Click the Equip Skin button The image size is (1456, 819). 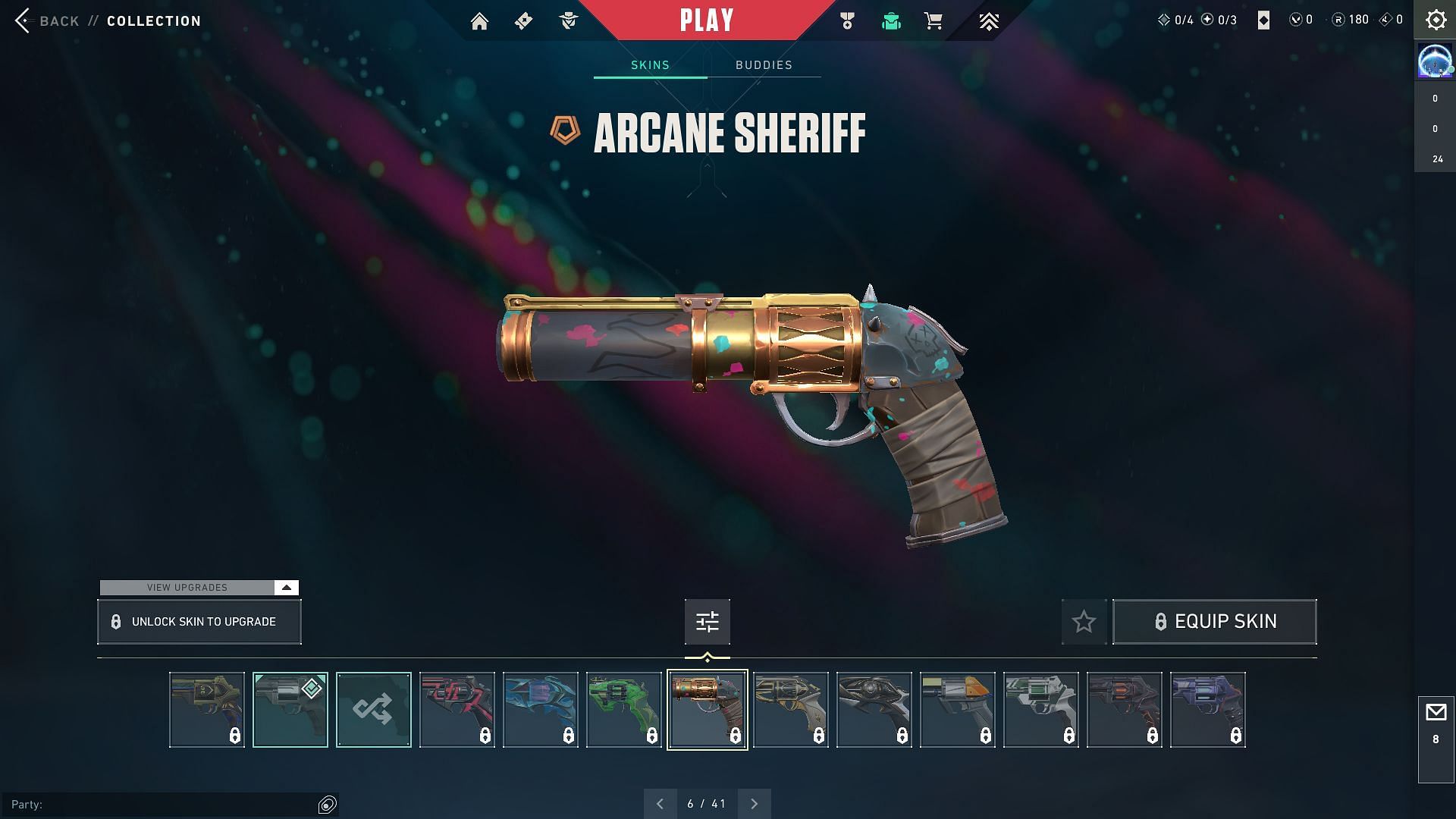[1214, 622]
